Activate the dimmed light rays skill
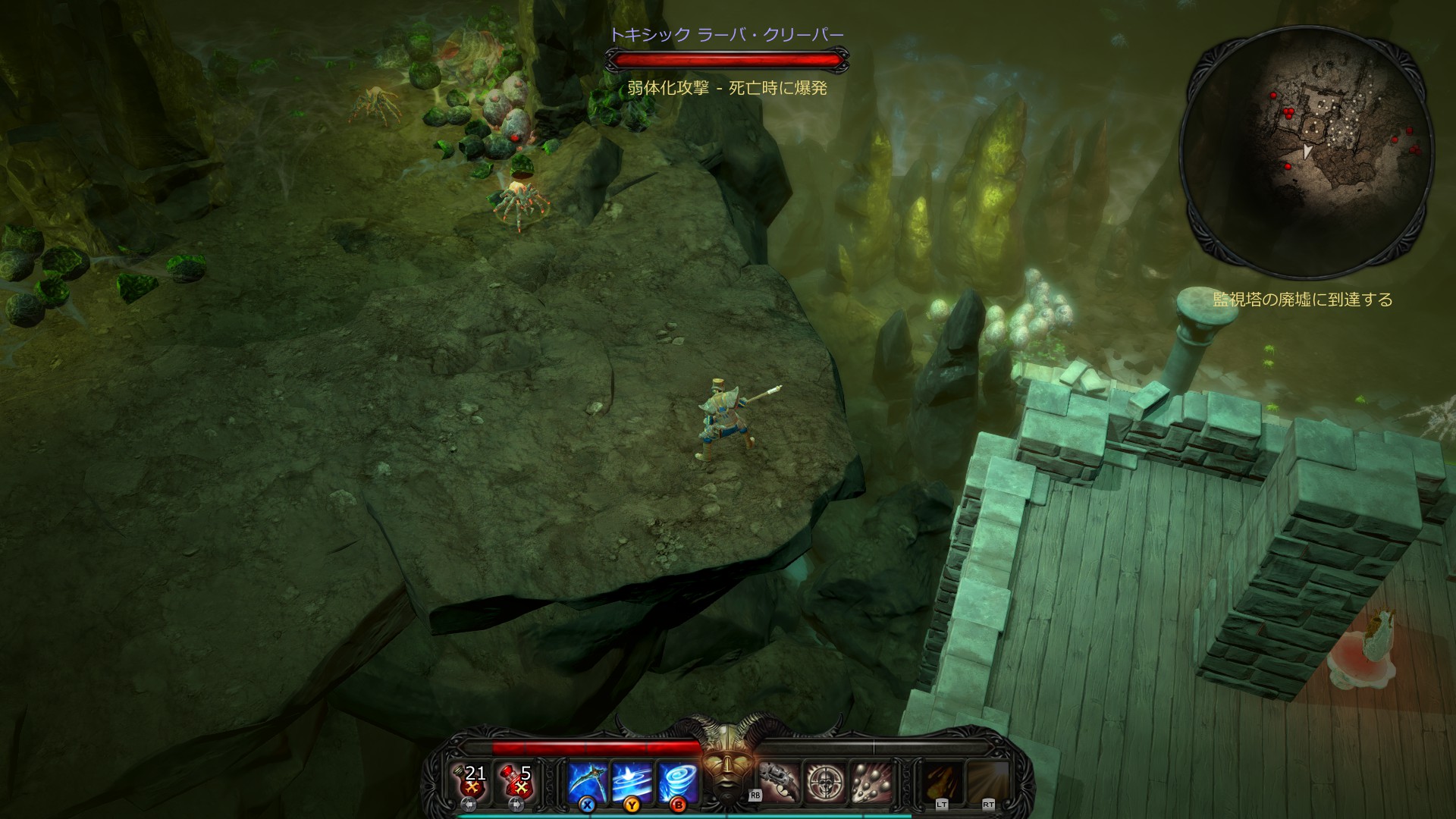This screenshot has width=1456, height=819. [988, 781]
